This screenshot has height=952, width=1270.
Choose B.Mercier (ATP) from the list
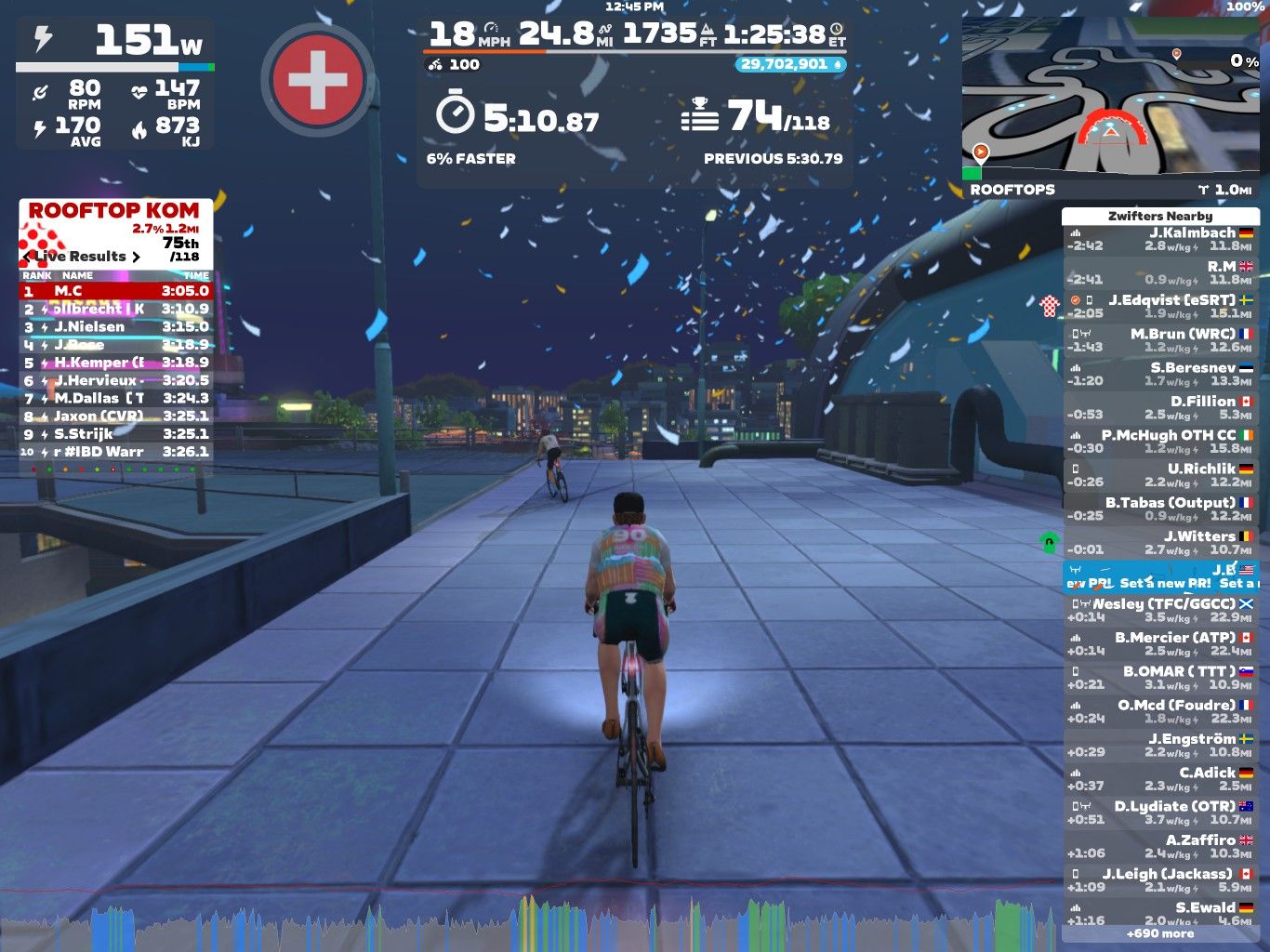1159,643
